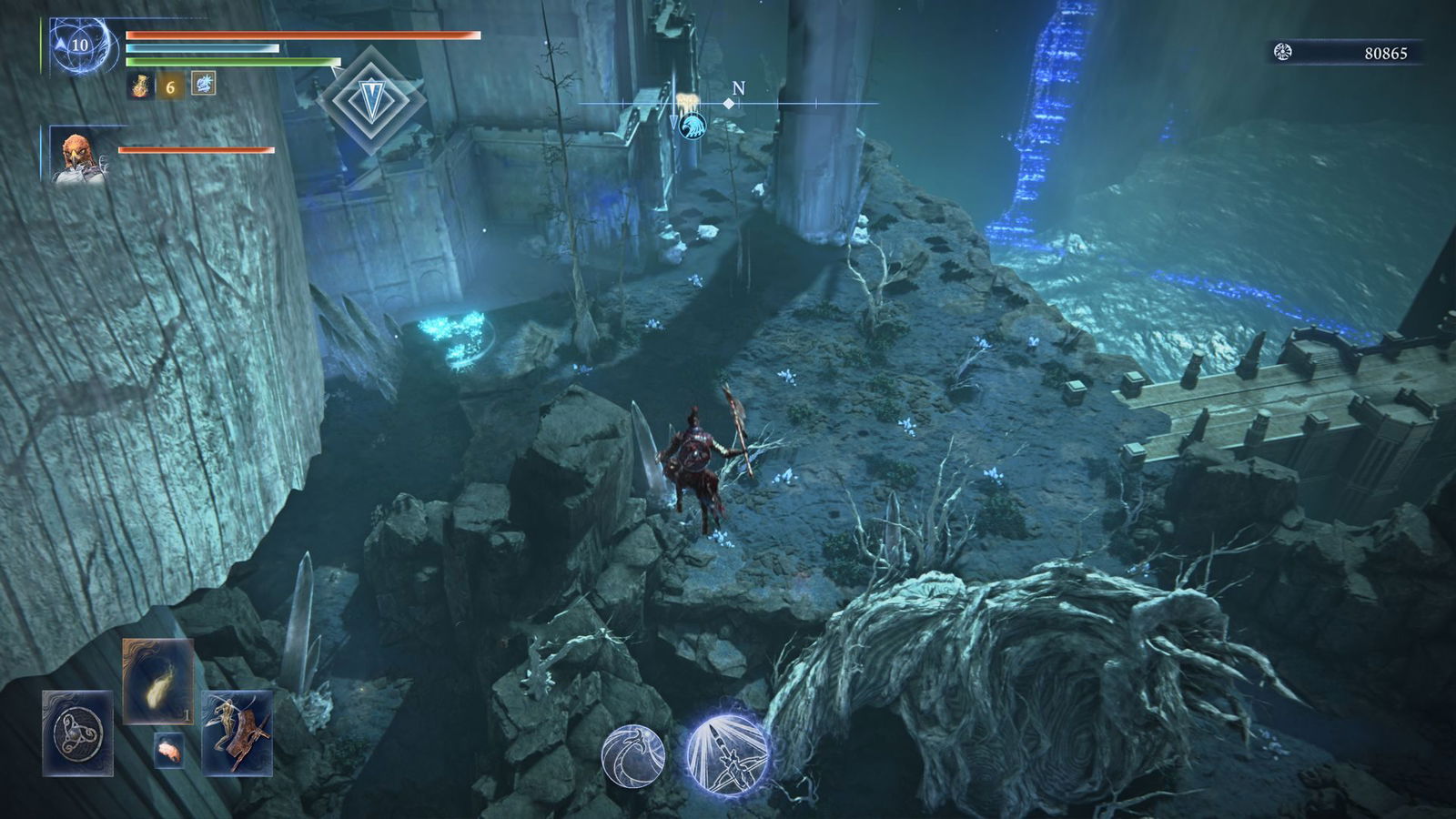Screen dimensions: 1456x819
Task: Click the player's green stamina bar
Action: tap(227, 60)
